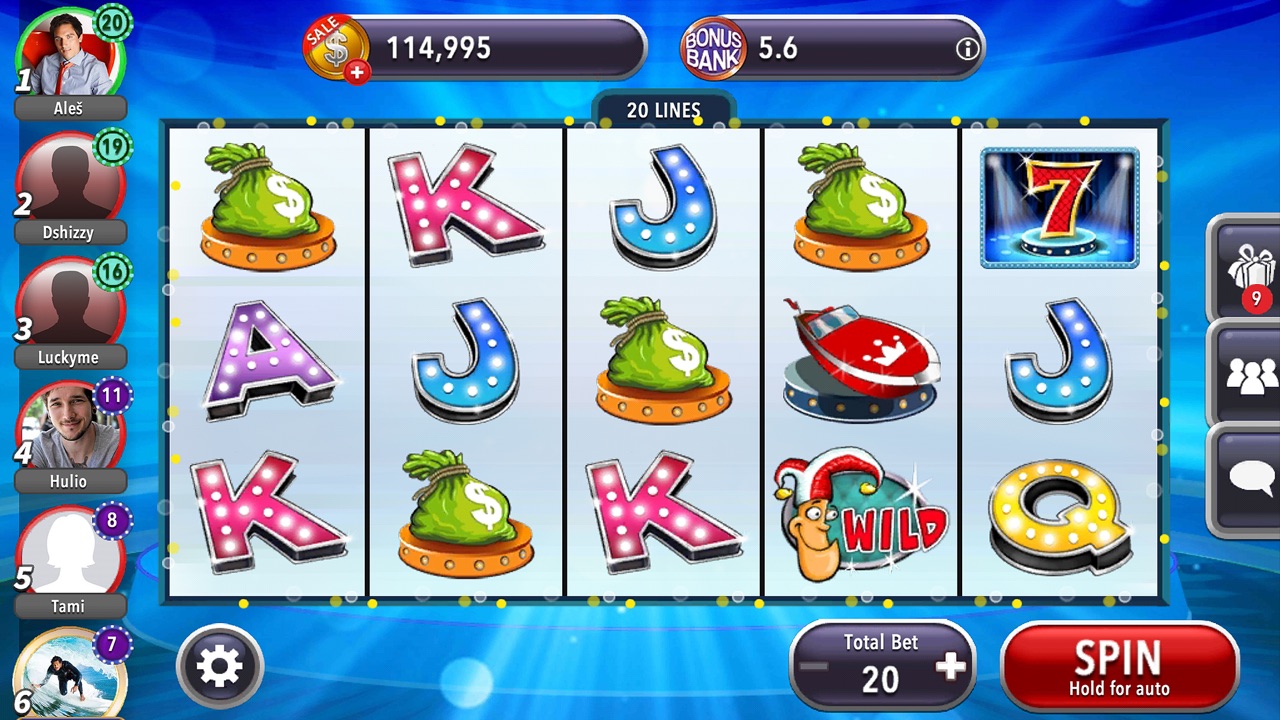This screenshot has height=720, width=1280.
Task: Open Hulio's player avatar
Action: click(x=70, y=430)
